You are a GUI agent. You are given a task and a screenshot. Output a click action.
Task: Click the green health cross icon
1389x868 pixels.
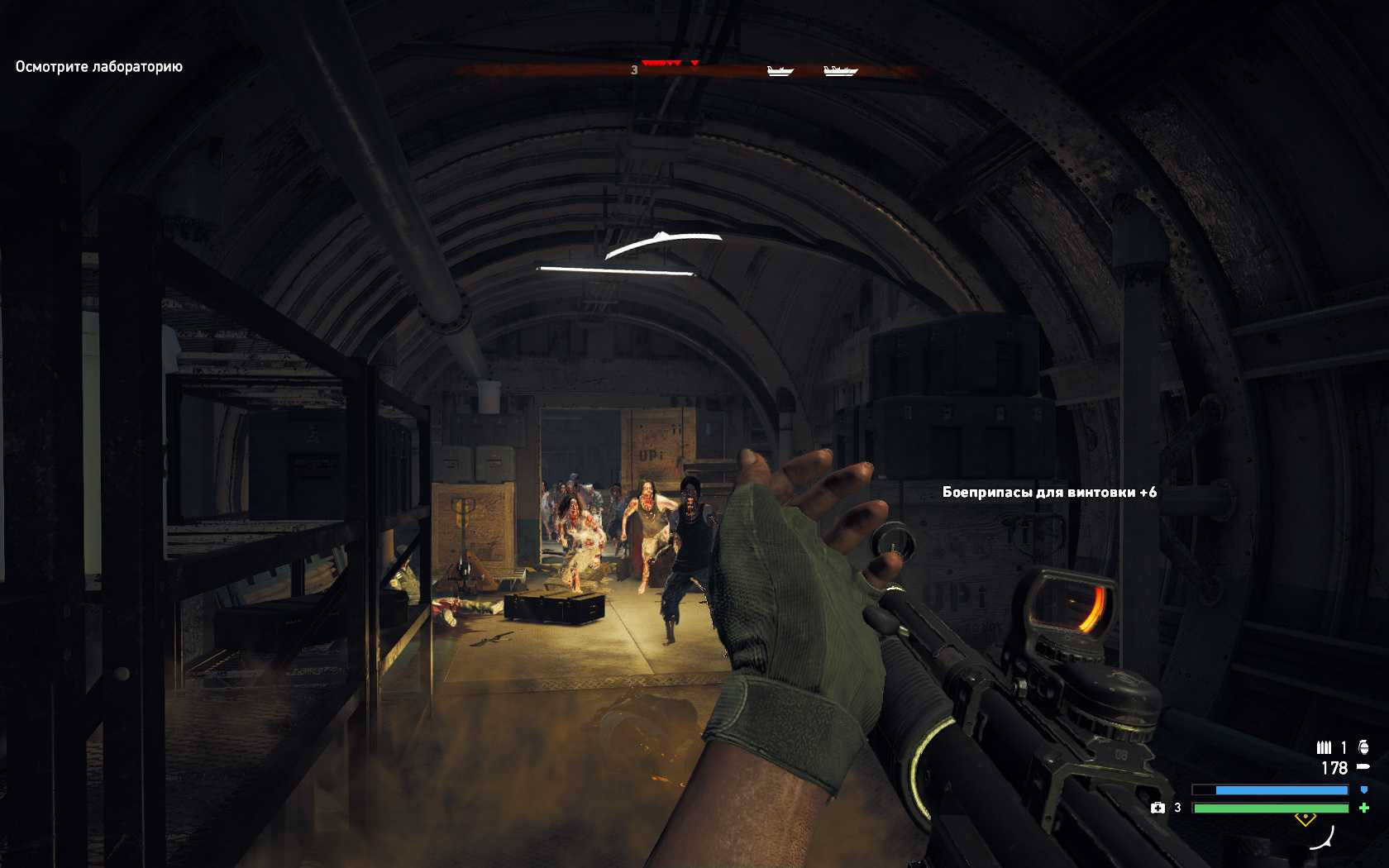point(1363,808)
